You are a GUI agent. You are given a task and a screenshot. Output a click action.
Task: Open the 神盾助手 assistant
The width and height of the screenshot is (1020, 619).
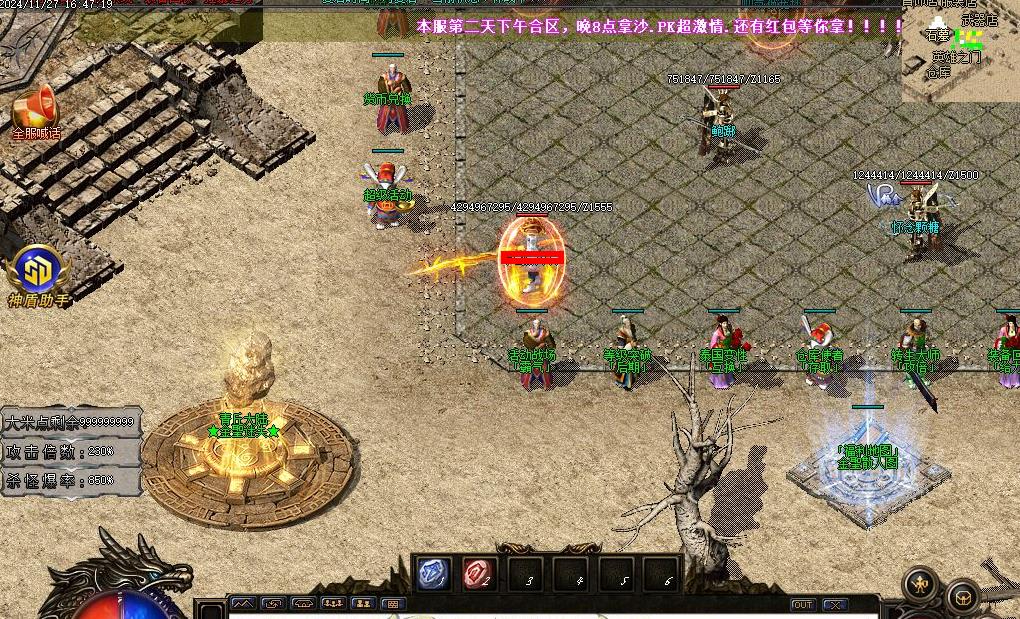click(37, 271)
